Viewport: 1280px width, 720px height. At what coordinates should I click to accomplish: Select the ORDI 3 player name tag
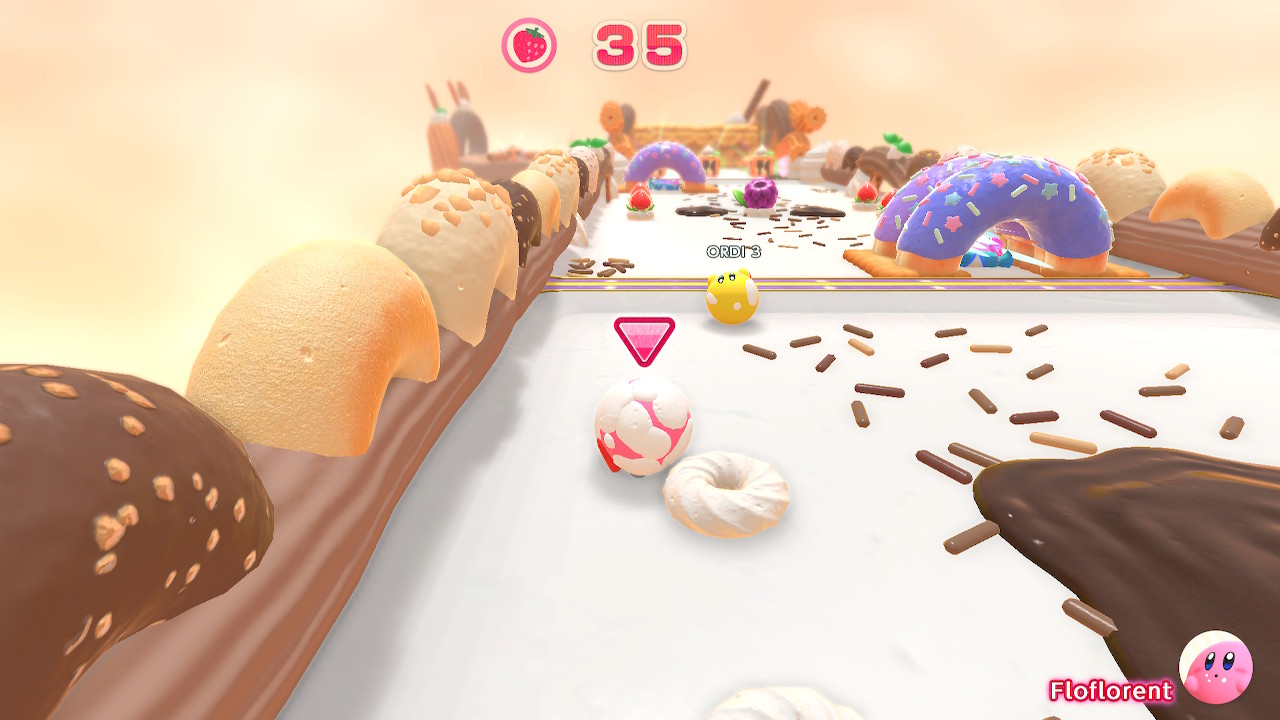[733, 252]
